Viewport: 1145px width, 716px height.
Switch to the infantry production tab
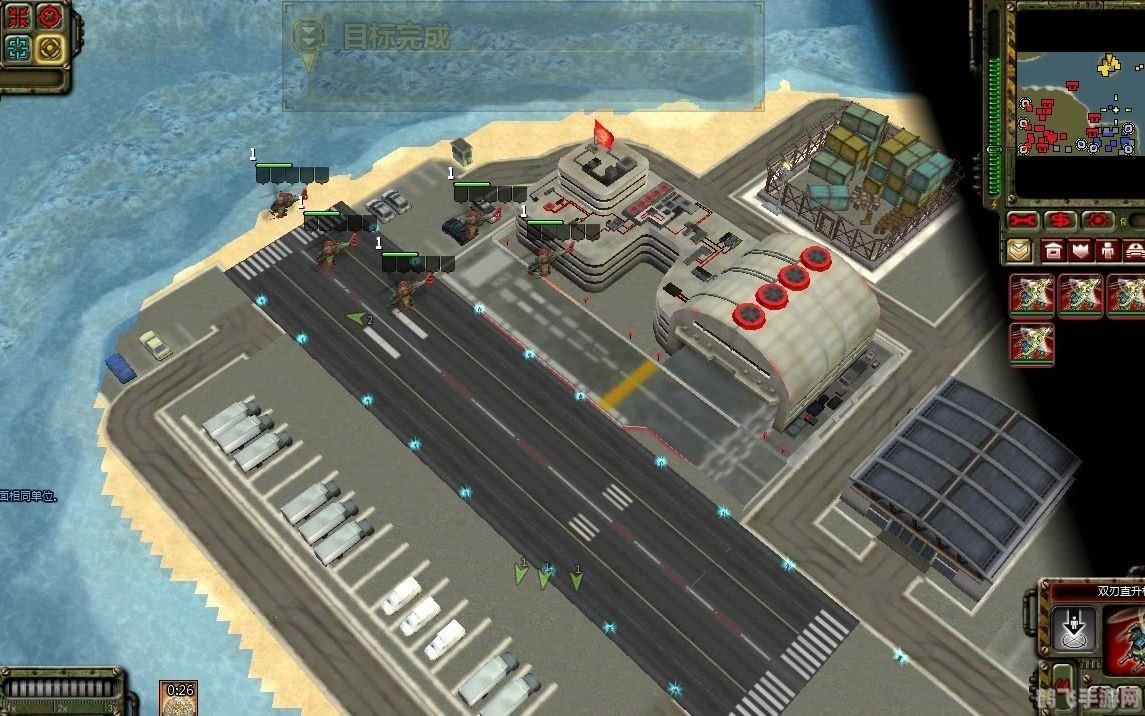1107,250
